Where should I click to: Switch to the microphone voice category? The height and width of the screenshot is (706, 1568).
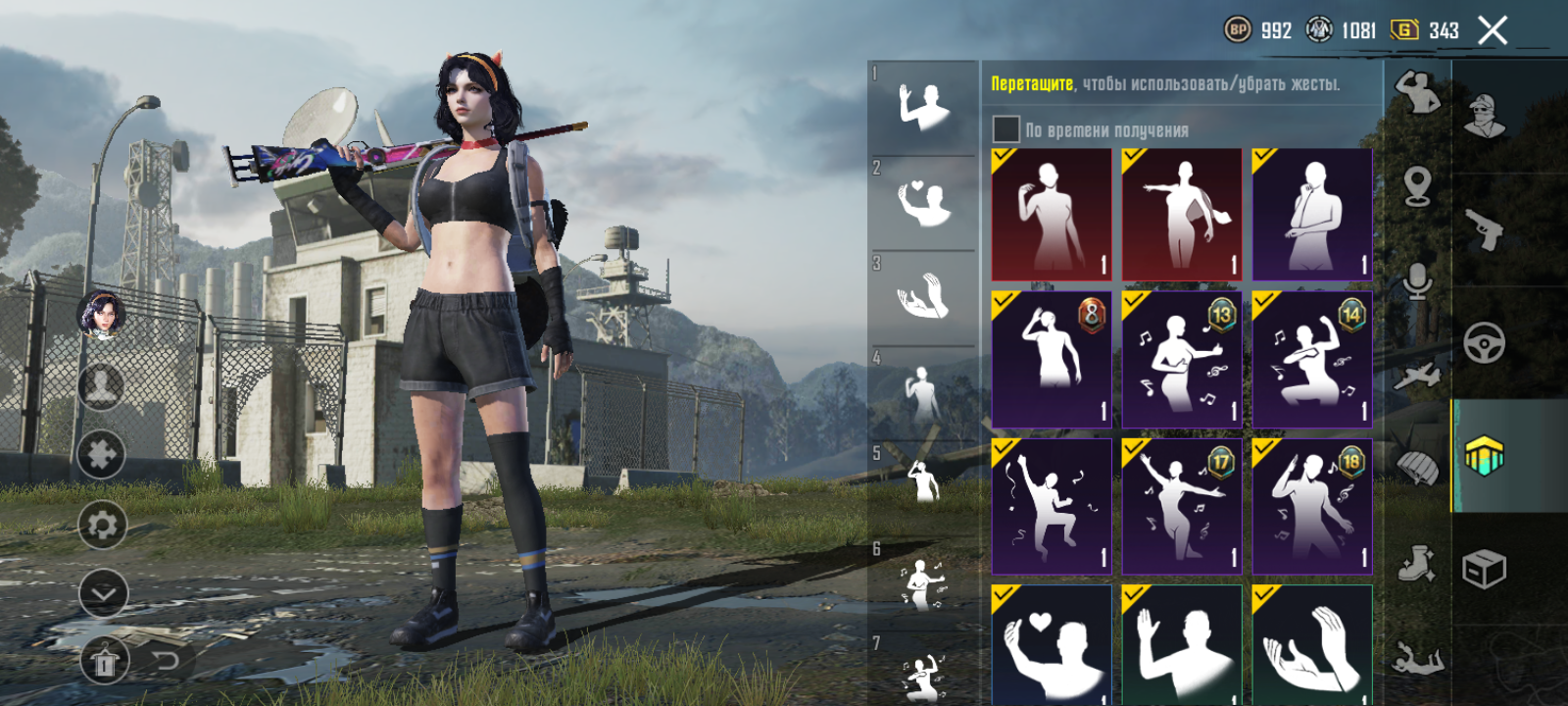click(x=1417, y=281)
